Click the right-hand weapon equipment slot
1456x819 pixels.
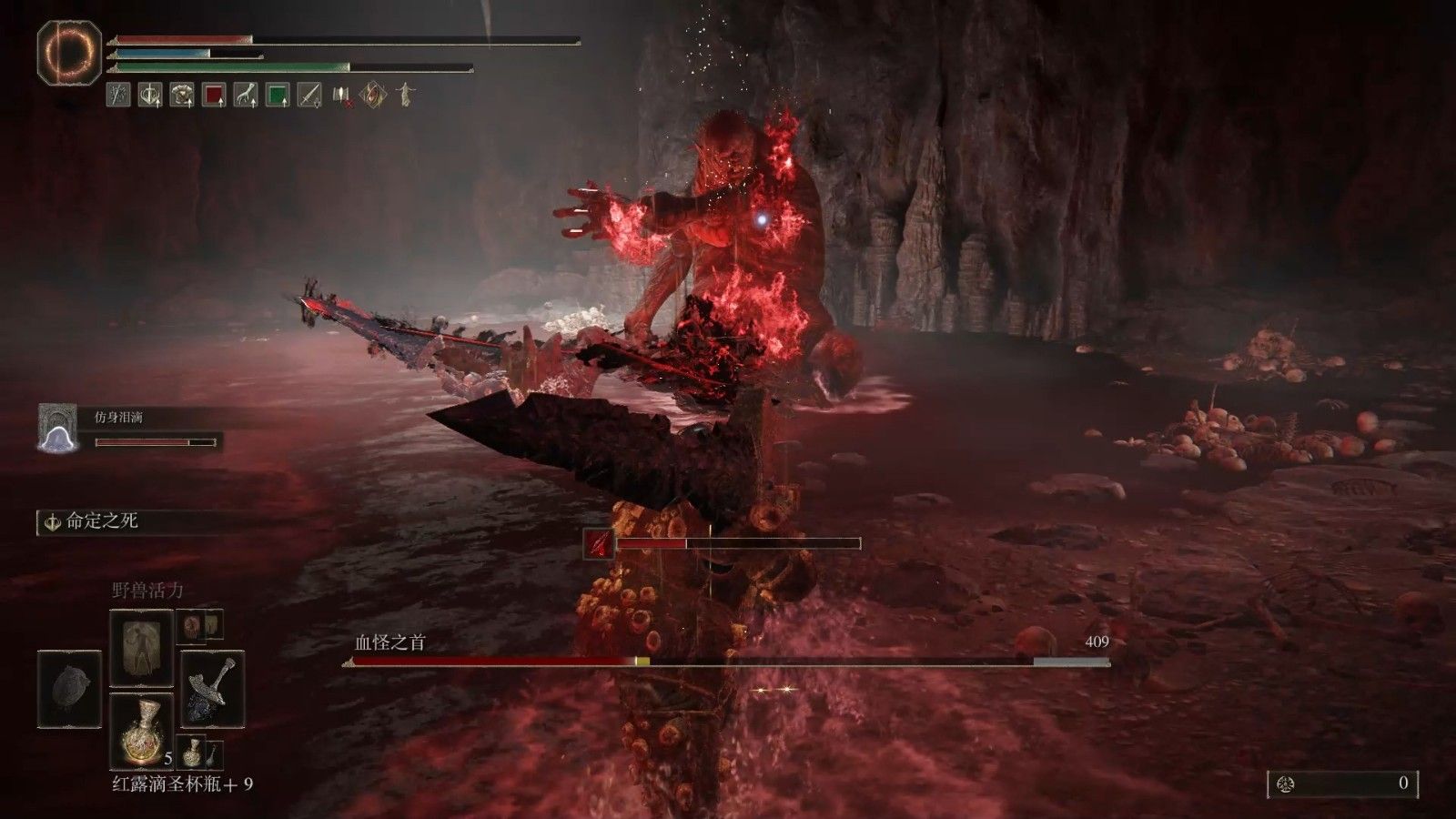212,689
